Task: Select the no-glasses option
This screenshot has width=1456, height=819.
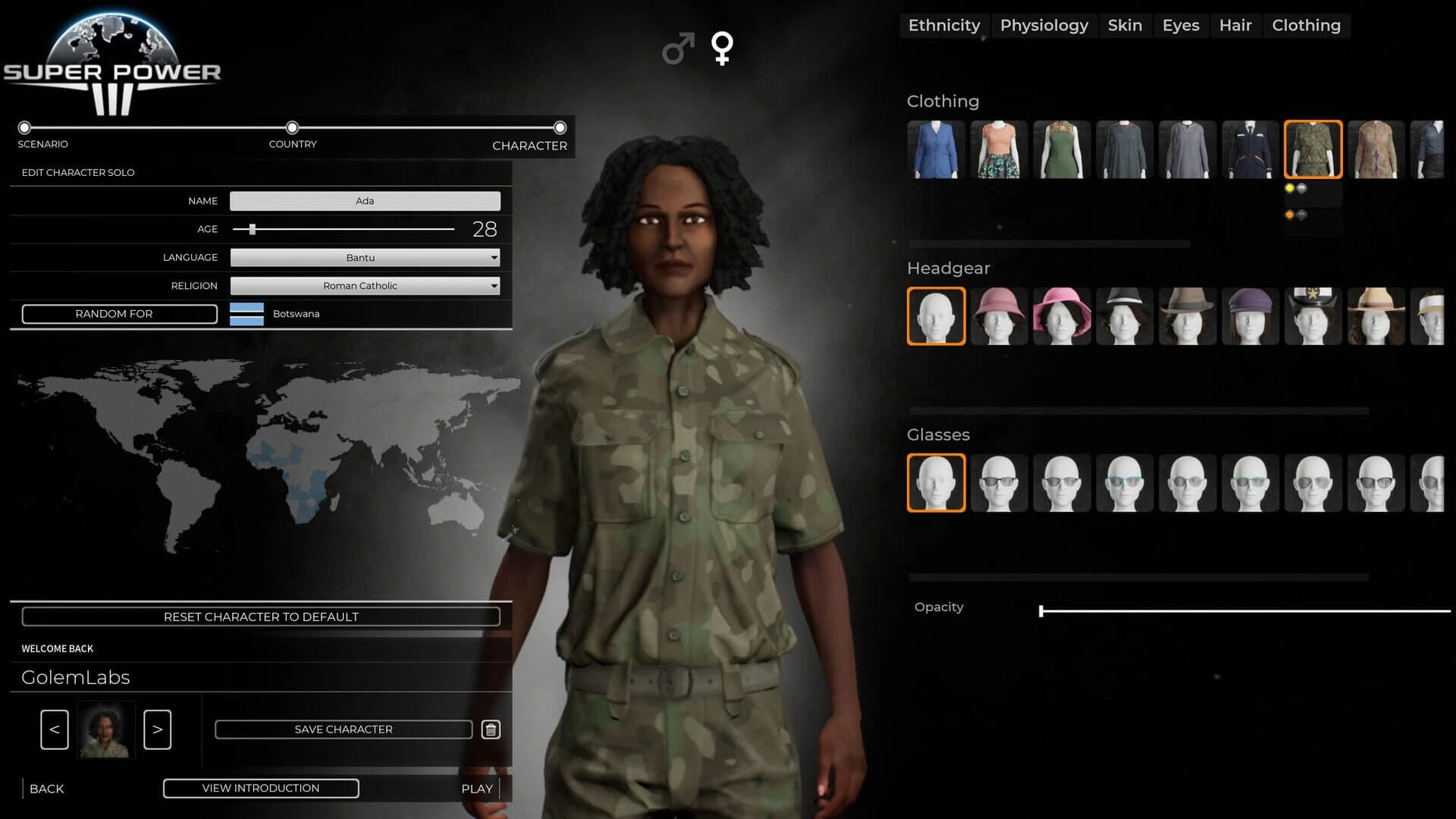Action: [936, 483]
